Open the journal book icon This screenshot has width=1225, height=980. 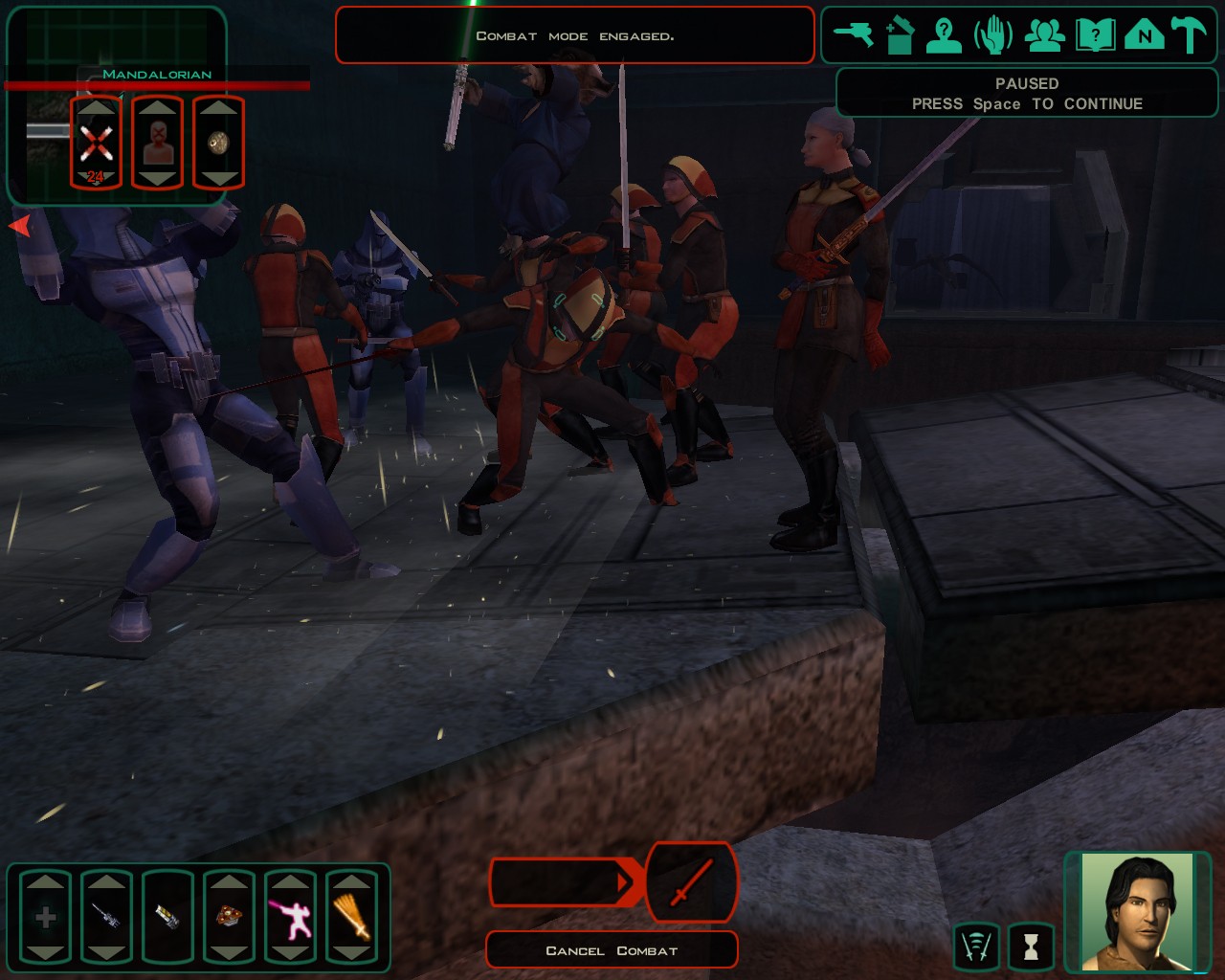tap(1095, 36)
